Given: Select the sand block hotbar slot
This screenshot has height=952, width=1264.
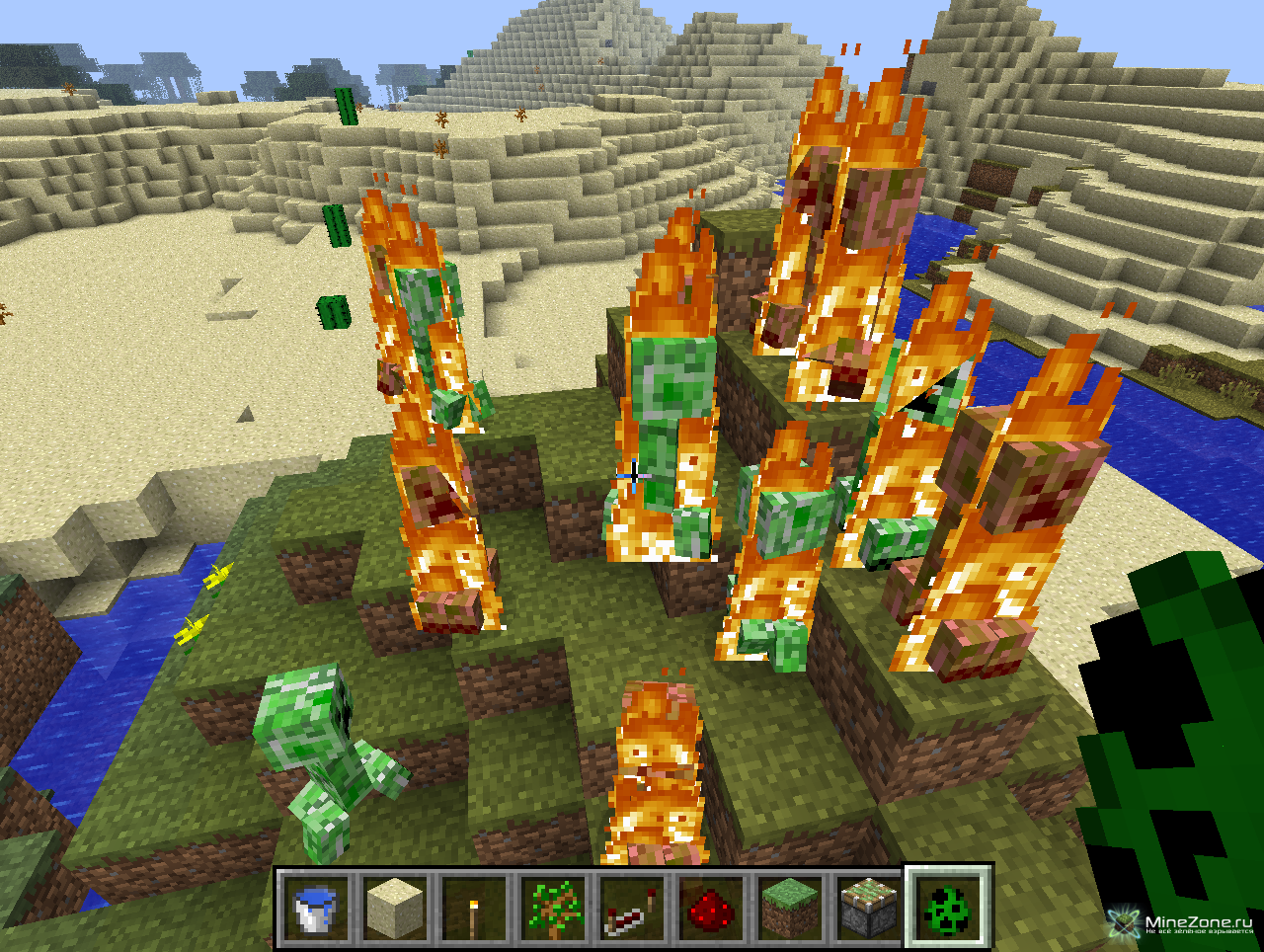Looking at the screenshot, I should click(394, 907).
